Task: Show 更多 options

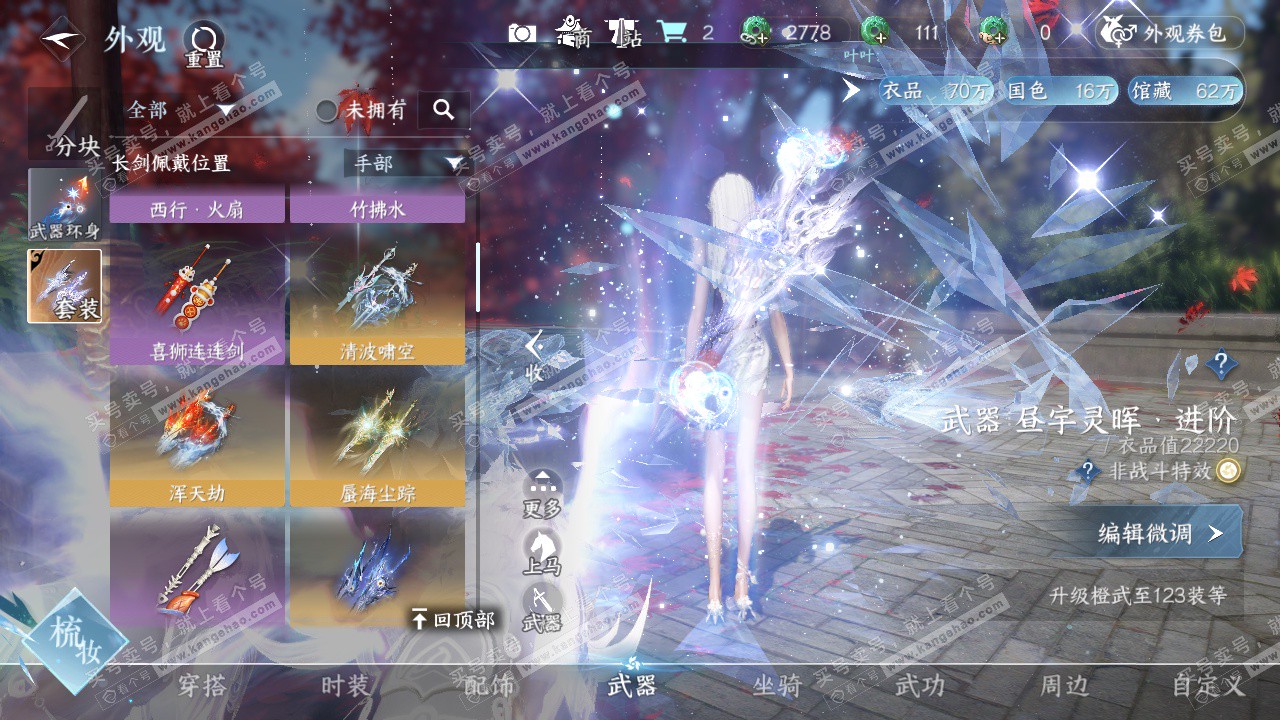Action: click(x=542, y=494)
